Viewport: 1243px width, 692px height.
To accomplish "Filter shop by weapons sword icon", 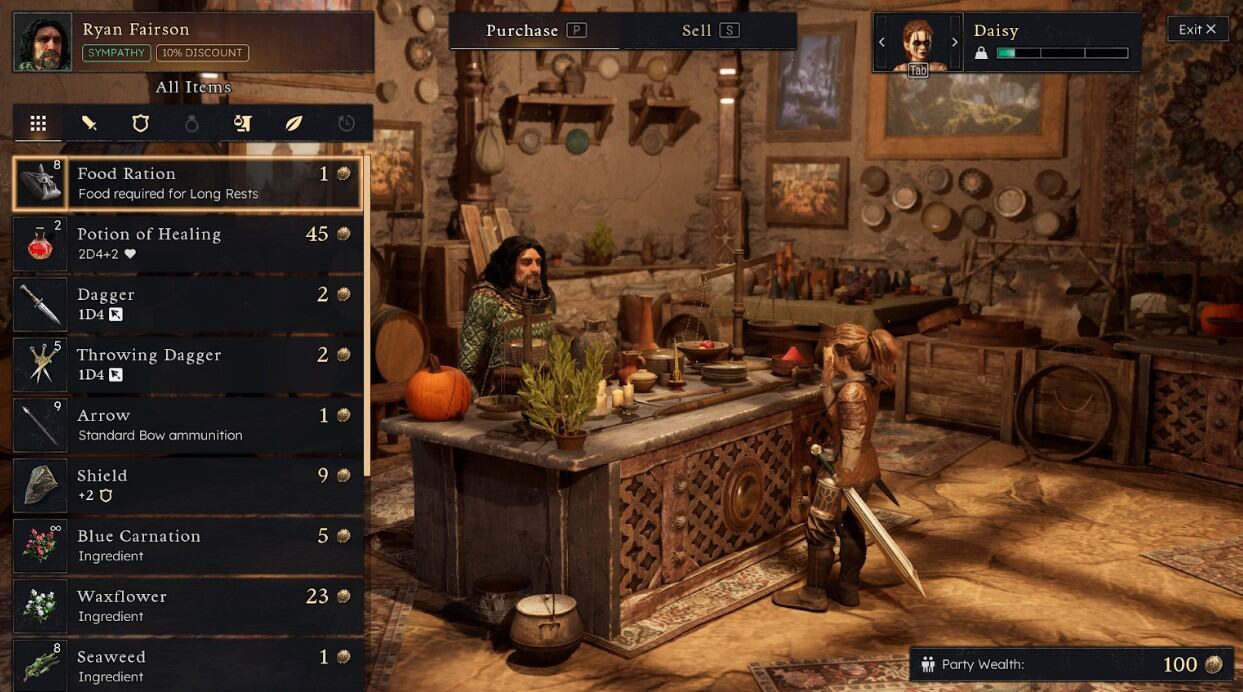I will (89, 123).
